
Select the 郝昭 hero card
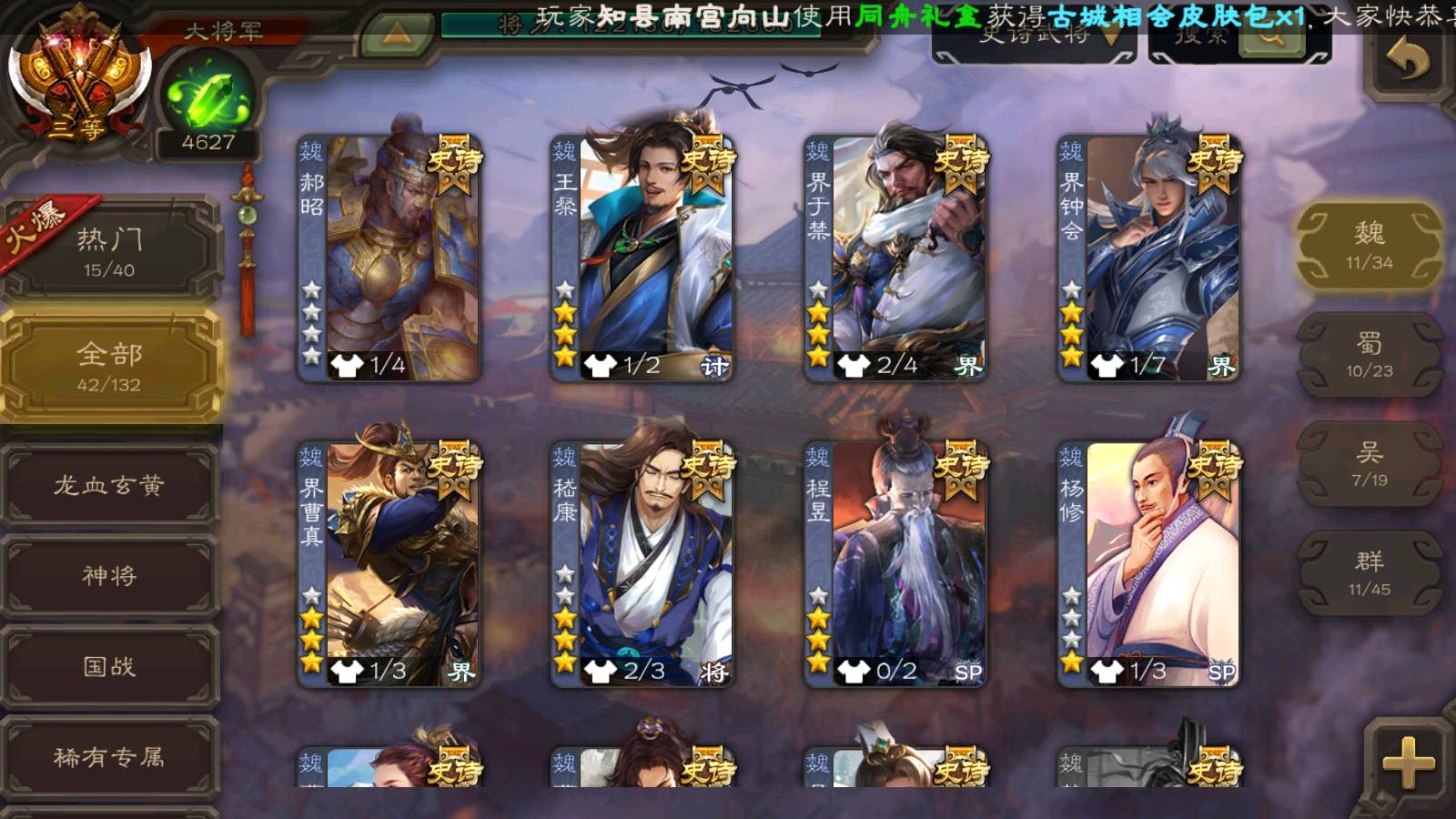389,258
